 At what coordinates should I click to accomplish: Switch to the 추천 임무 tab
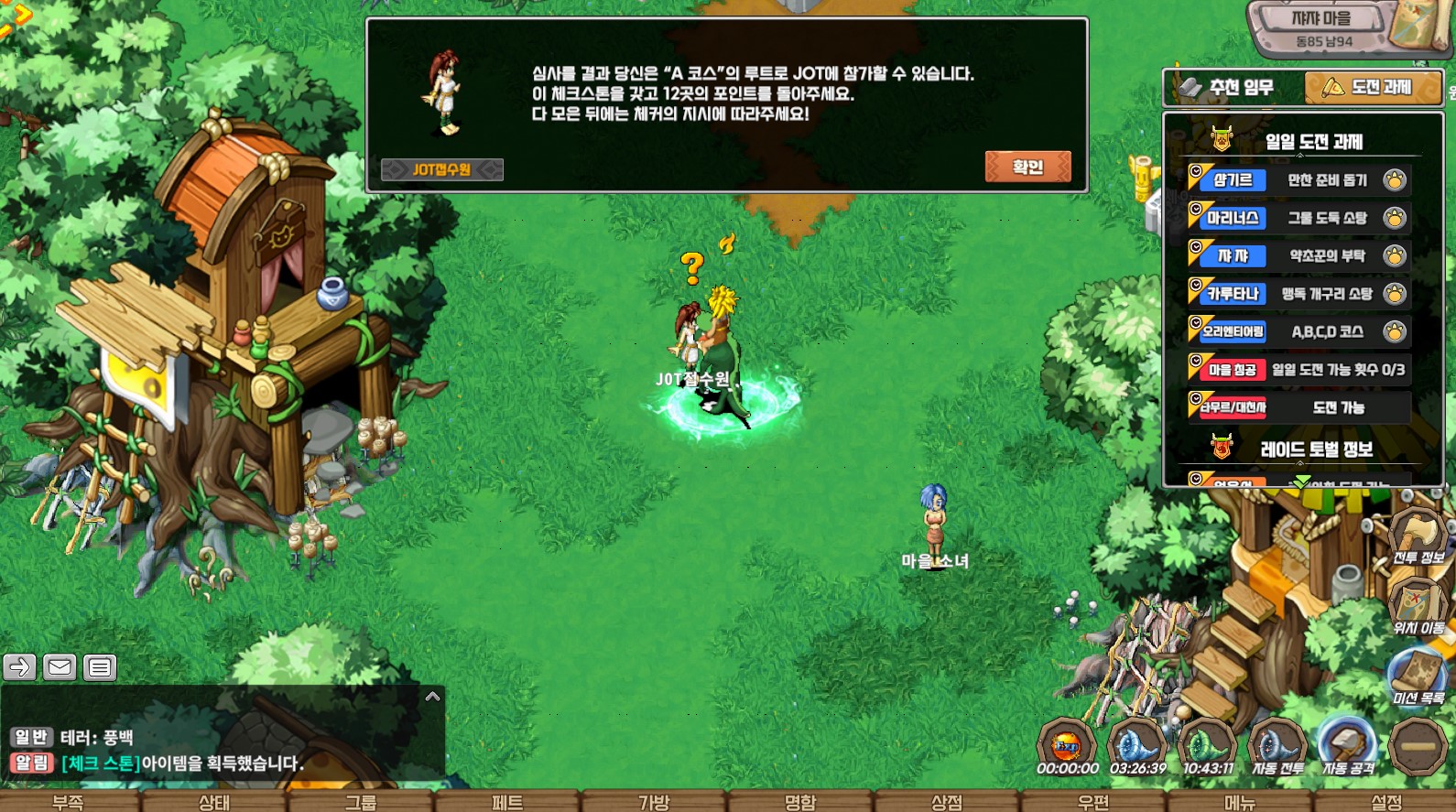coord(1233,88)
